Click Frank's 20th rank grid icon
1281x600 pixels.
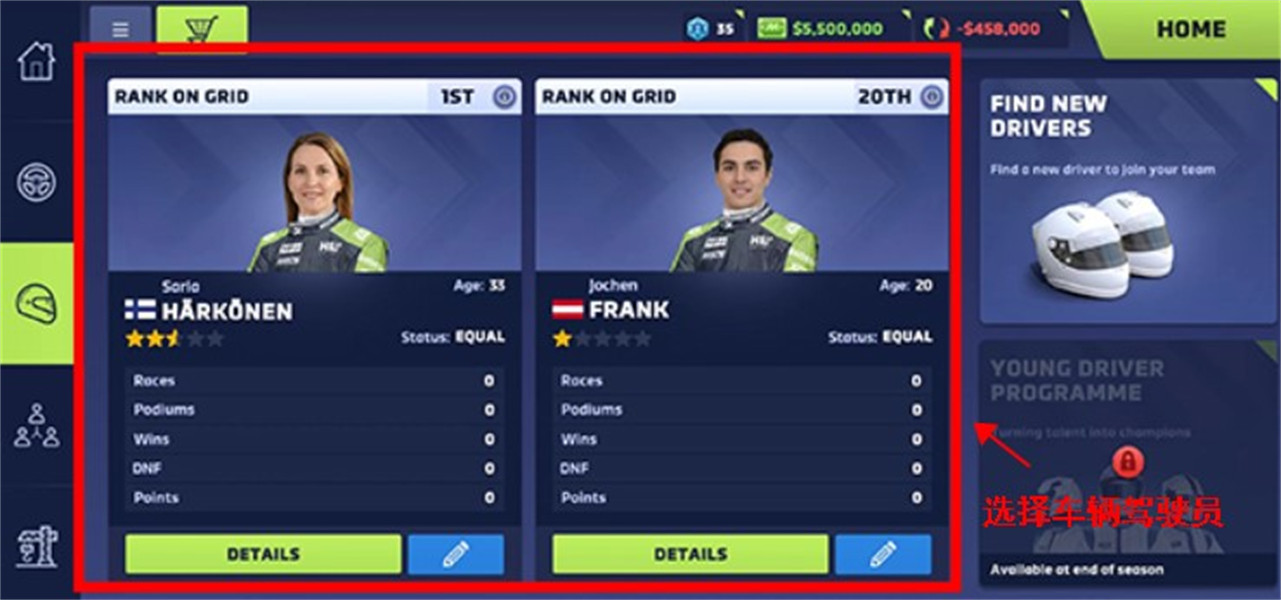(932, 97)
